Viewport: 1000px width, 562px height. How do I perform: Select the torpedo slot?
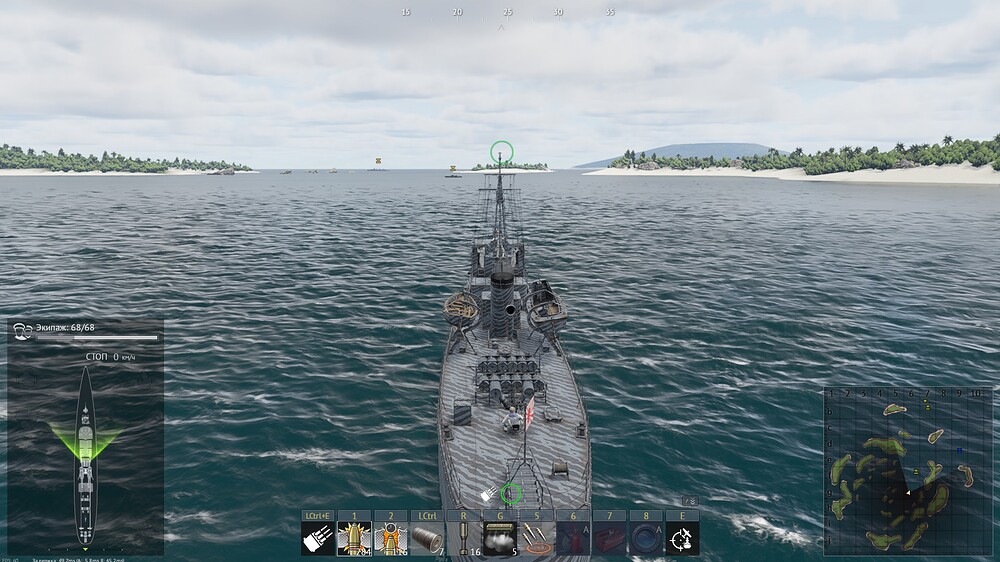point(426,538)
